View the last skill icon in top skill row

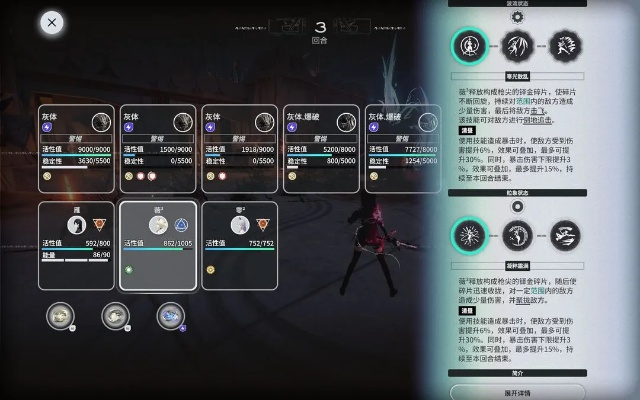[564, 45]
